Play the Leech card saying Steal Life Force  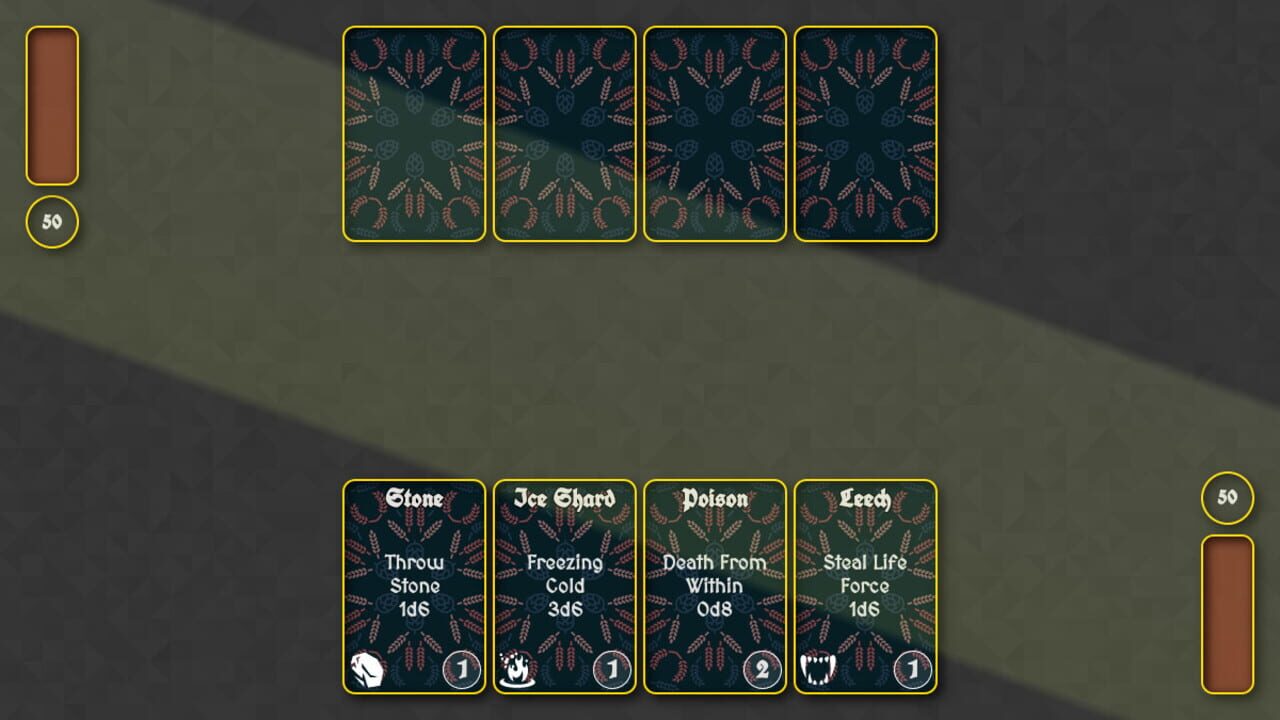tap(863, 588)
